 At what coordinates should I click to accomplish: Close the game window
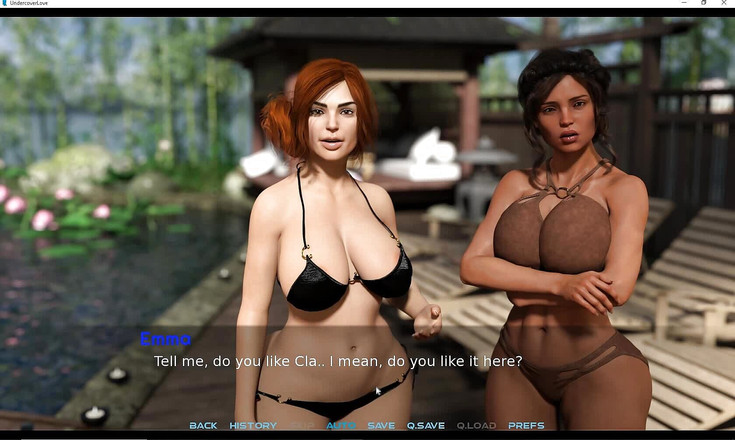(x=724, y=3)
